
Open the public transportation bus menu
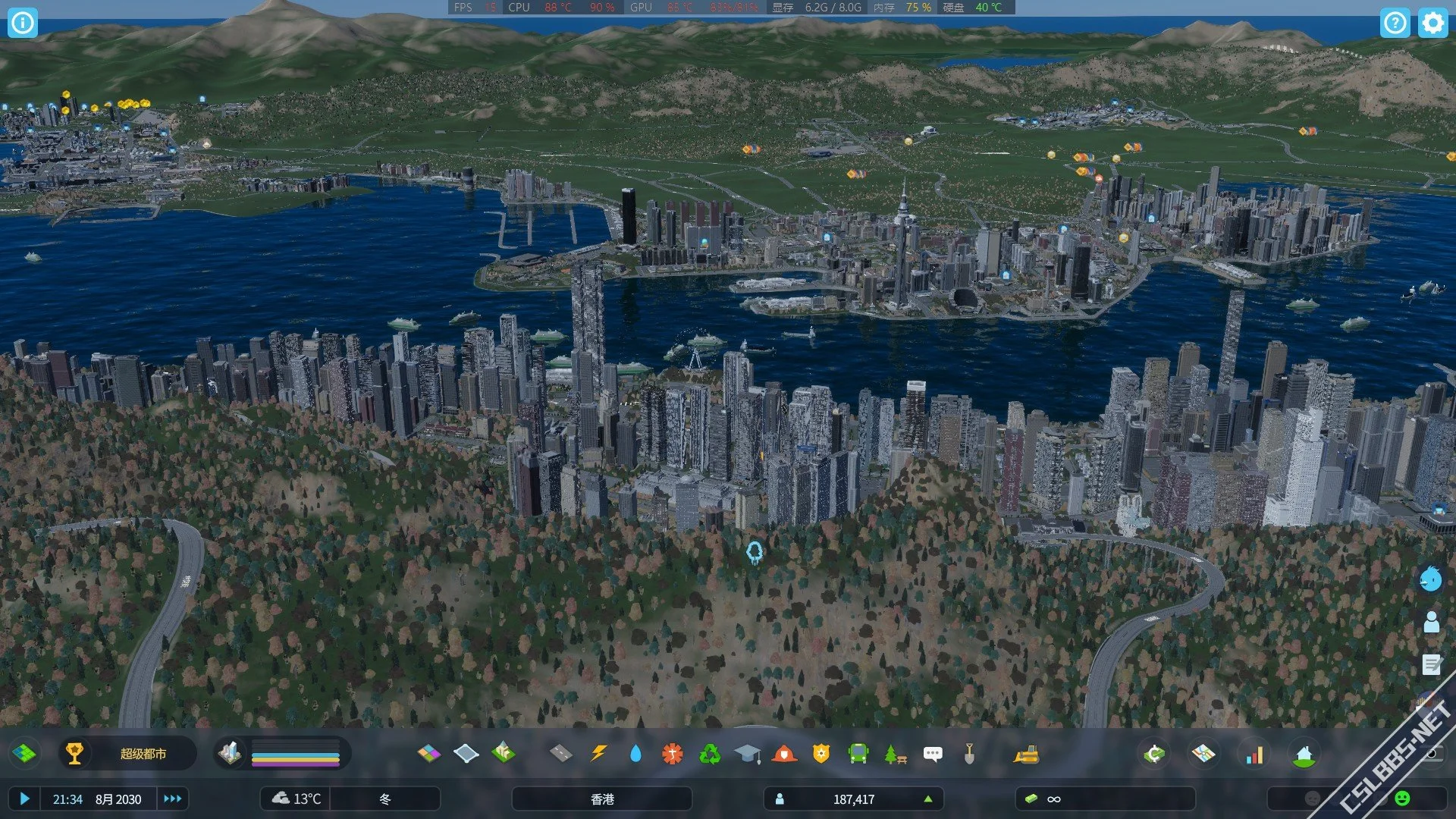coord(858,754)
